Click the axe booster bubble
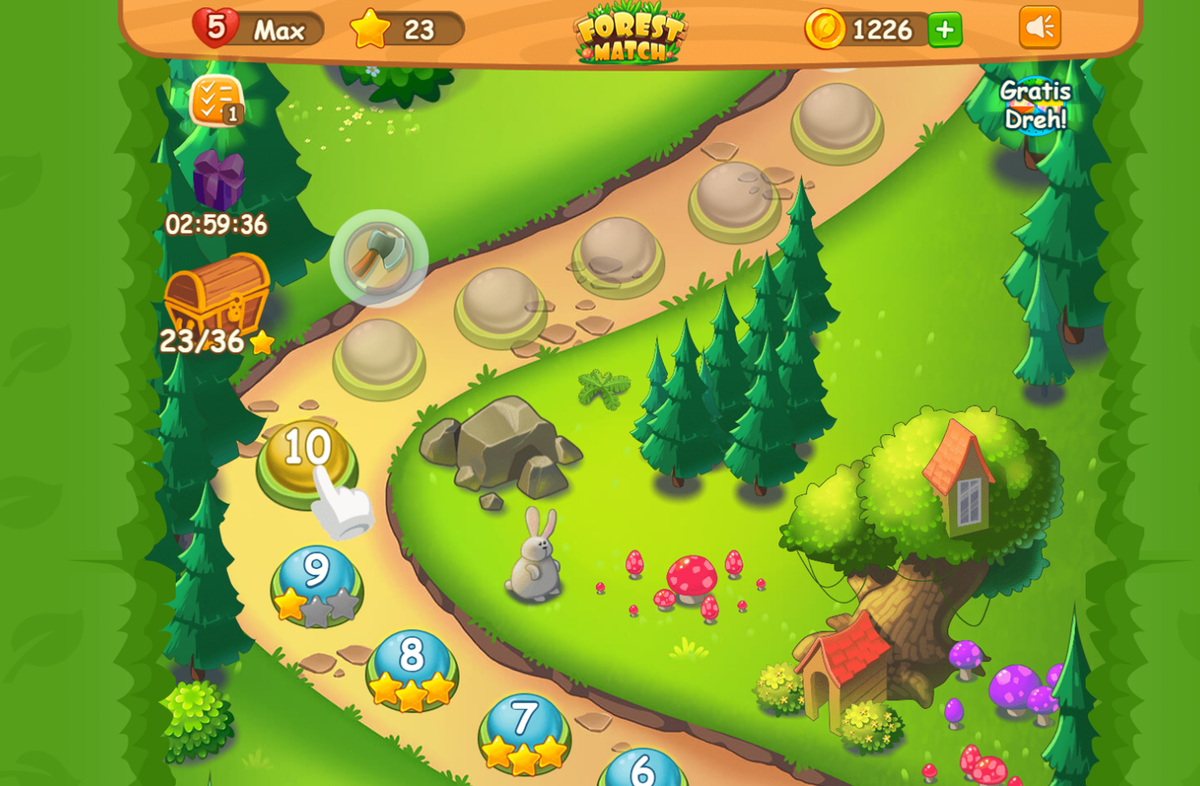This screenshot has width=1200, height=786. pyautogui.click(x=379, y=257)
